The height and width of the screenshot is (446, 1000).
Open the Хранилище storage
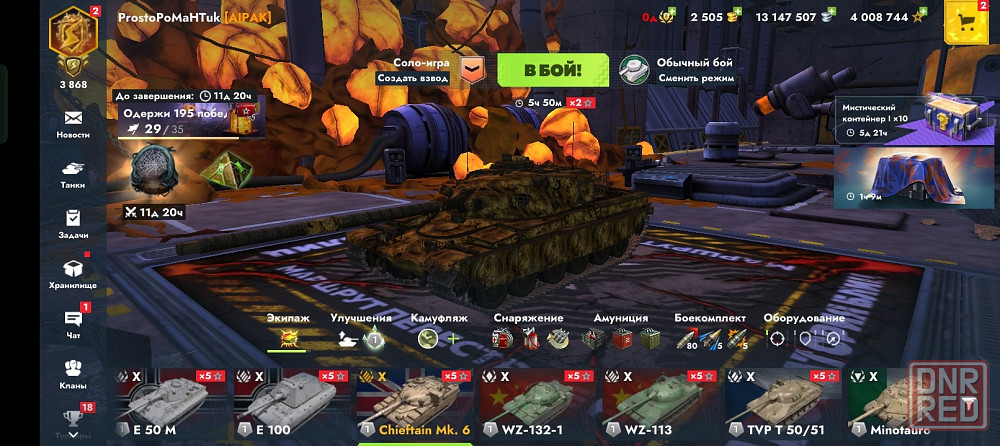point(73,273)
